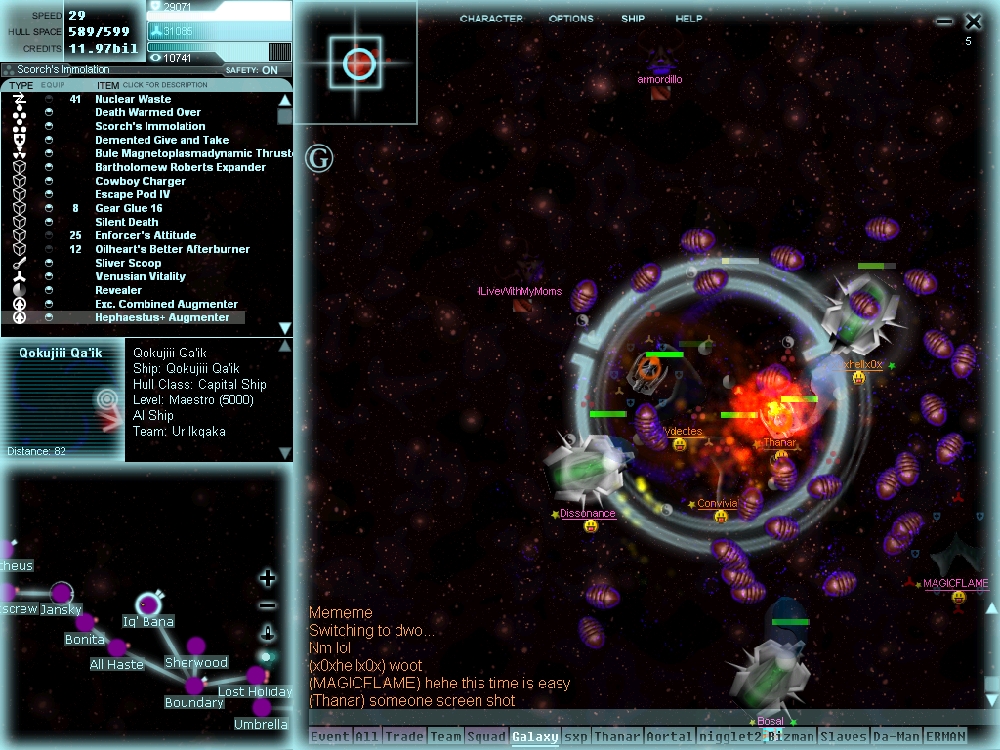Viewport: 1000px width, 750px height.
Task: Open the Character menu
Action: coord(491,19)
